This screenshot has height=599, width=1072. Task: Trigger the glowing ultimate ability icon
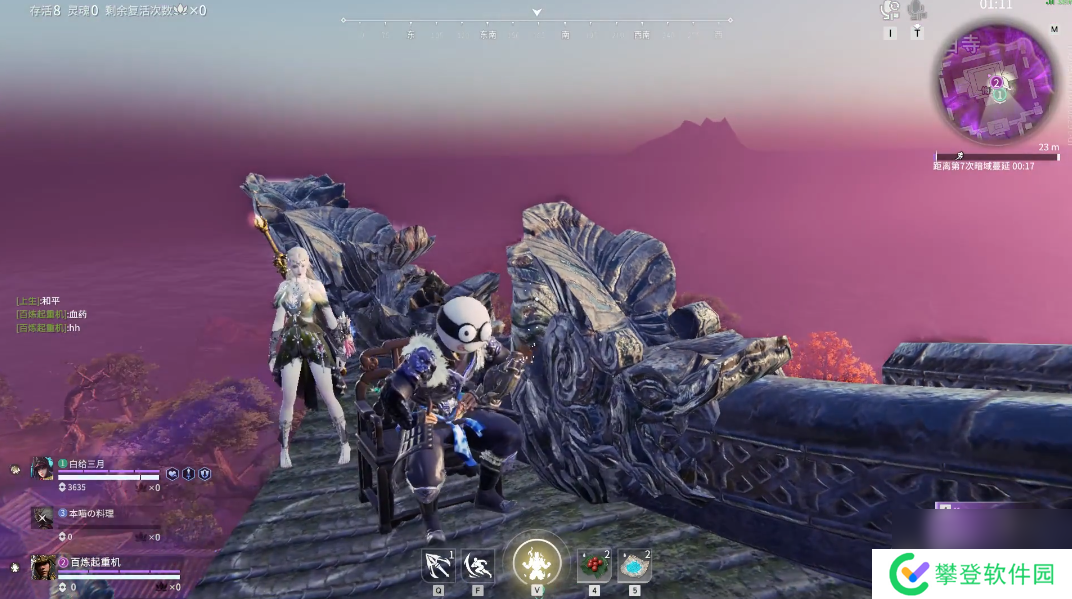pyautogui.click(x=537, y=562)
